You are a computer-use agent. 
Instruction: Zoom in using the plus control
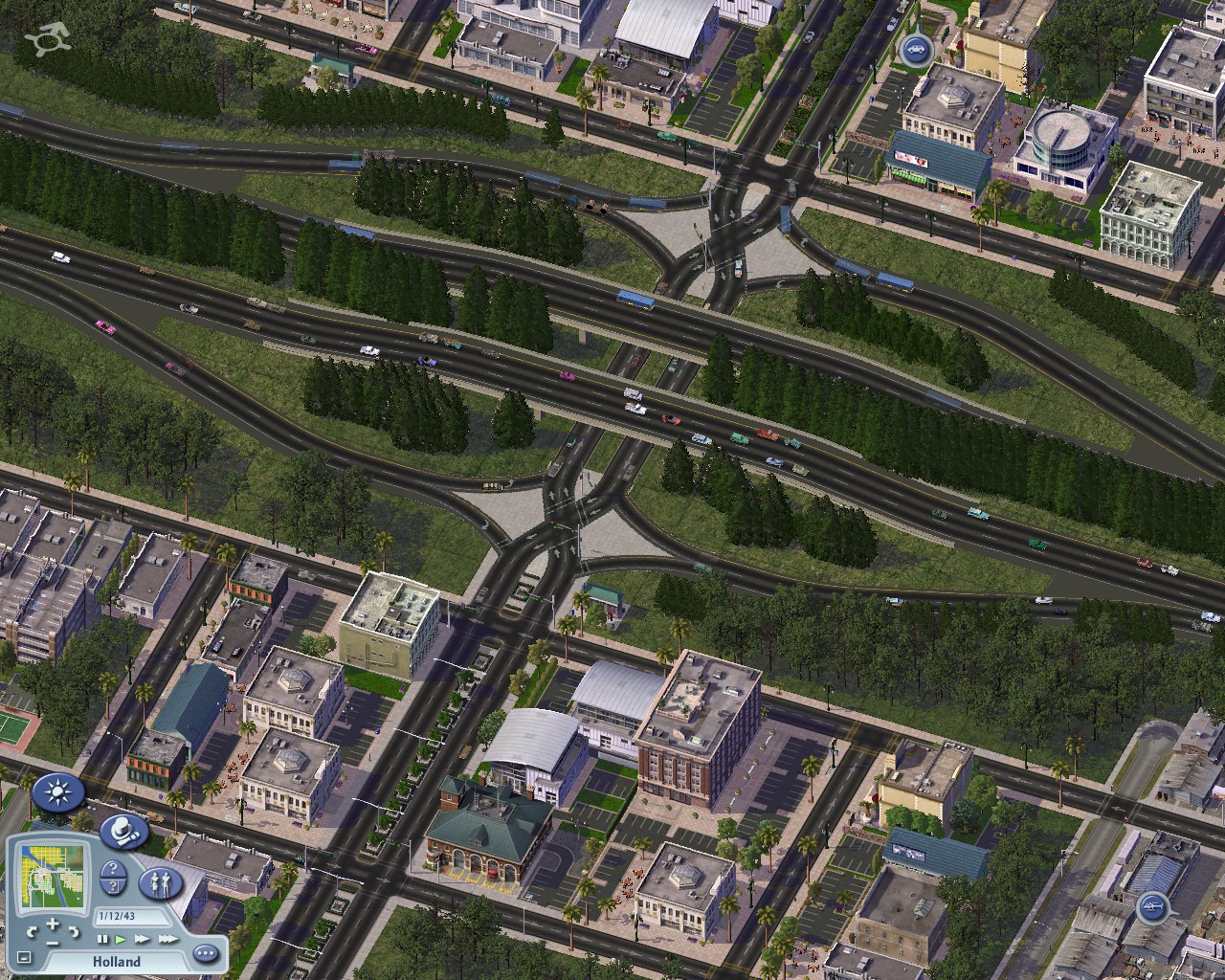click(x=53, y=924)
